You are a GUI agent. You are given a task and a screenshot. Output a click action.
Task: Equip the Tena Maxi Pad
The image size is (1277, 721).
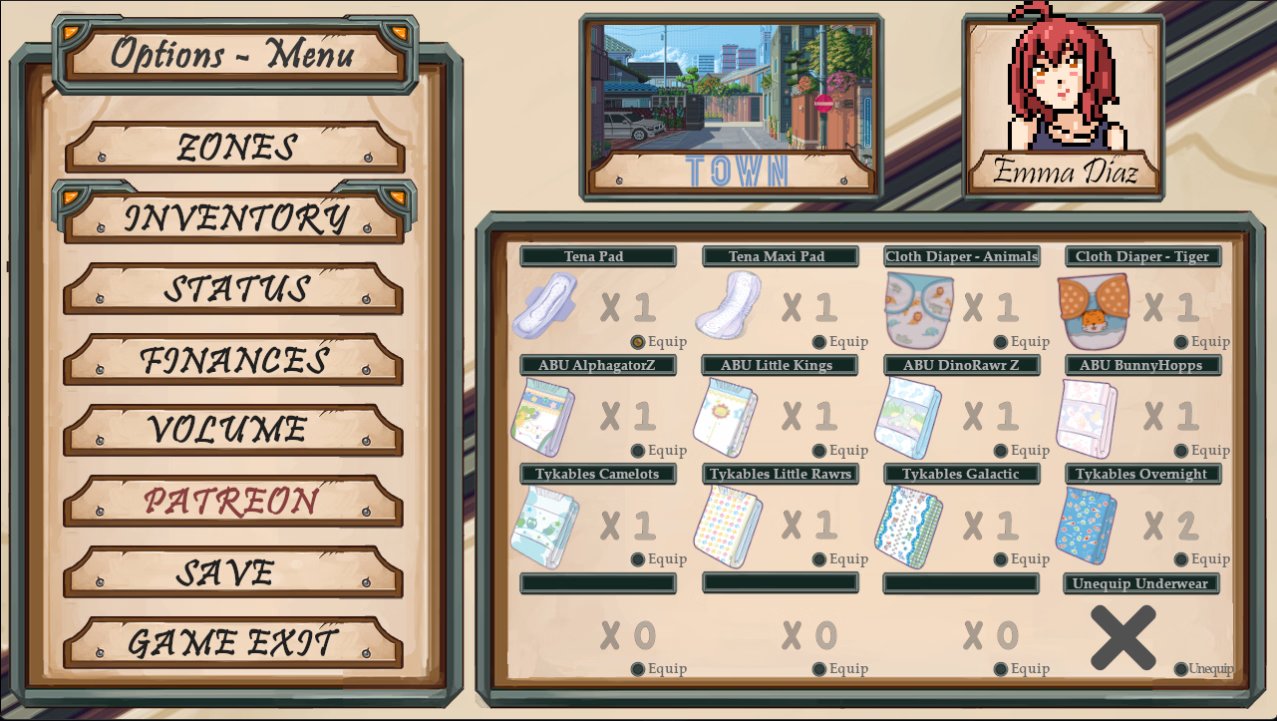click(x=820, y=342)
